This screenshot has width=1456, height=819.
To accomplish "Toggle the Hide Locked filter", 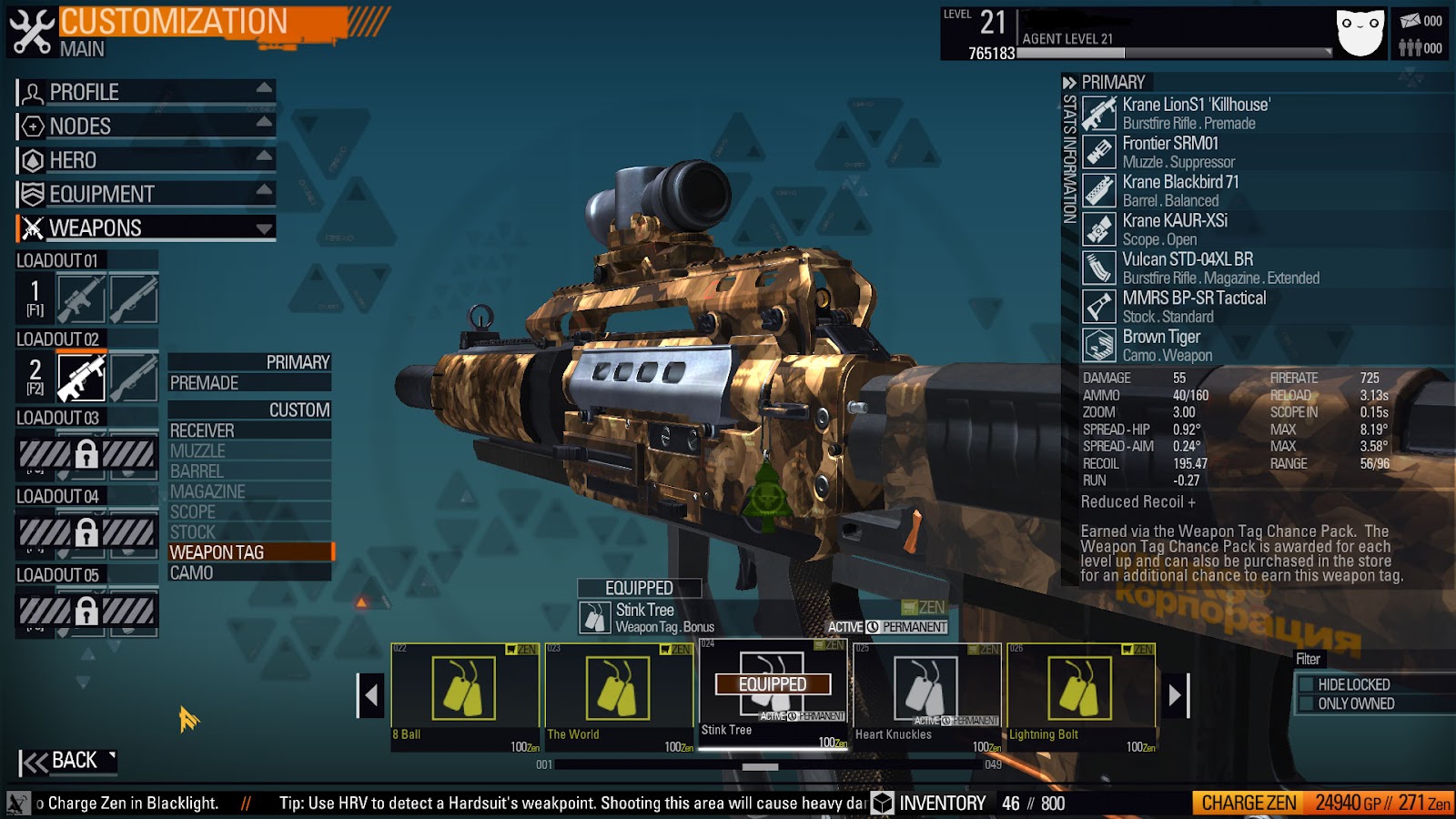I will [1307, 684].
